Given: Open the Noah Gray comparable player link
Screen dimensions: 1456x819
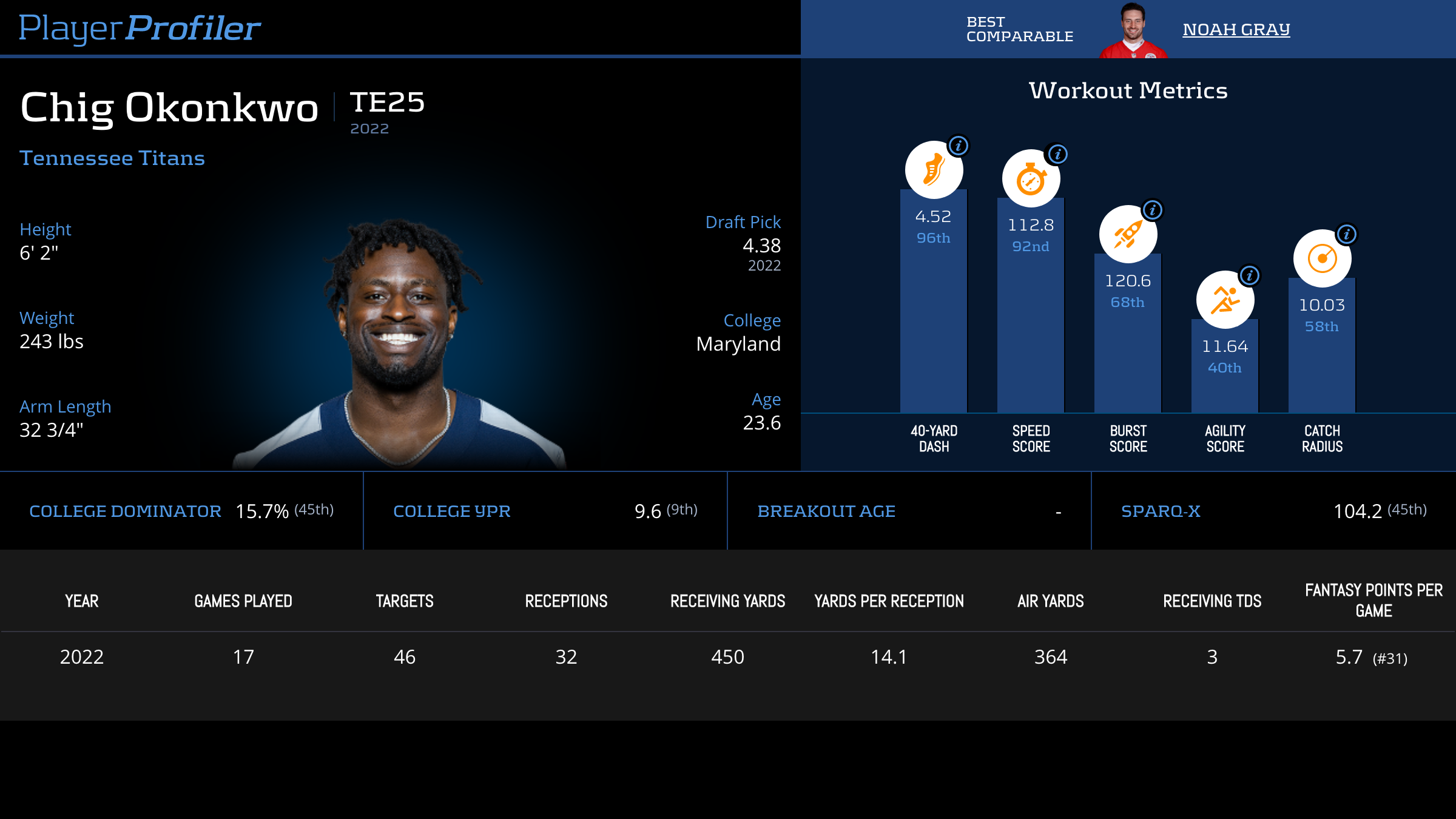Looking at the screenshot, I should pyautogui.click(x=1236, y=29).
